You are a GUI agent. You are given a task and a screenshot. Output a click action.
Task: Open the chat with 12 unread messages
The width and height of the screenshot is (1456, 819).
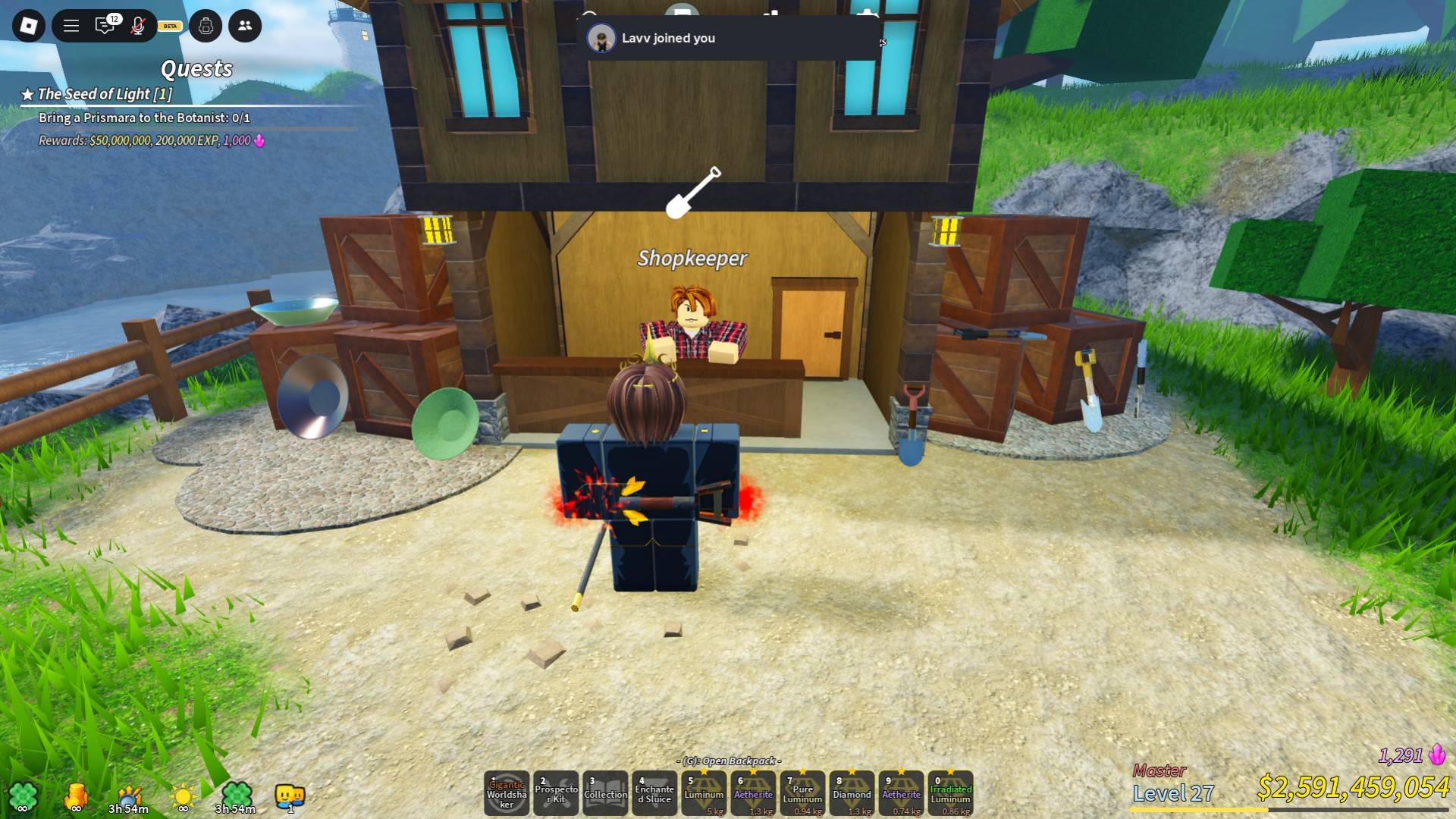pos(104,24)
